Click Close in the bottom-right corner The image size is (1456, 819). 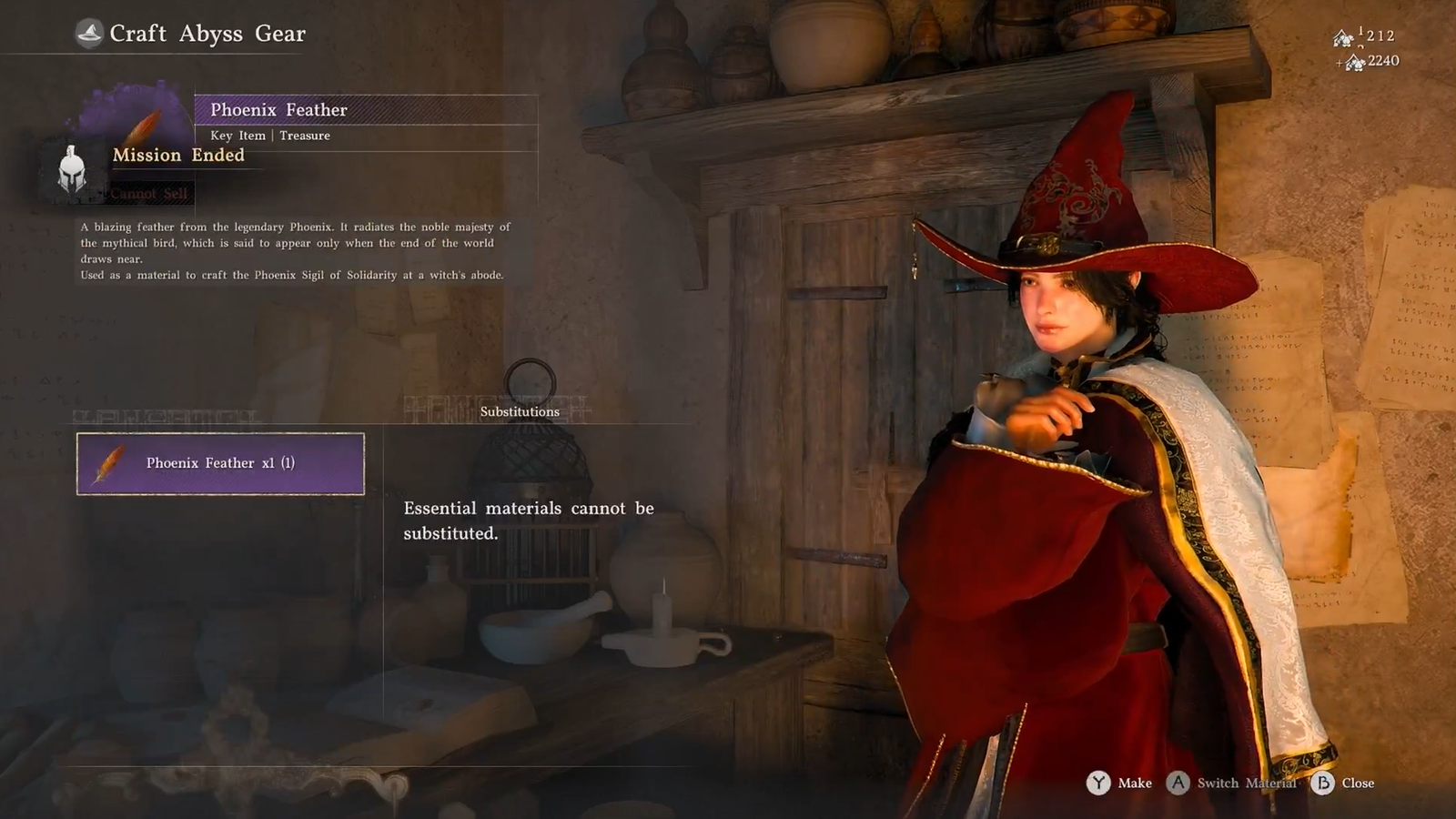click(x=1358, y=783)
